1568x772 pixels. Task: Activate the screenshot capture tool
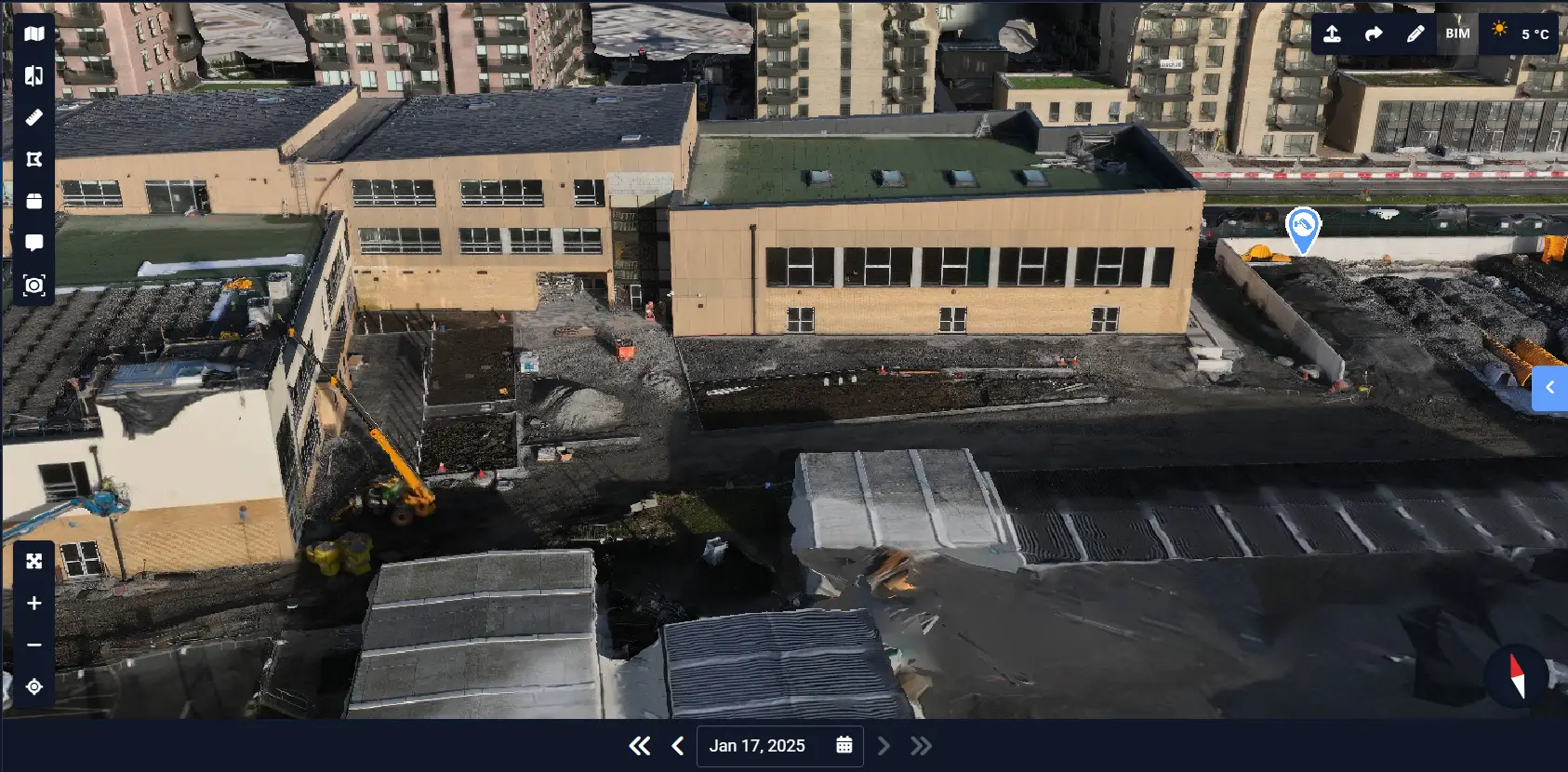pos(33,285)
